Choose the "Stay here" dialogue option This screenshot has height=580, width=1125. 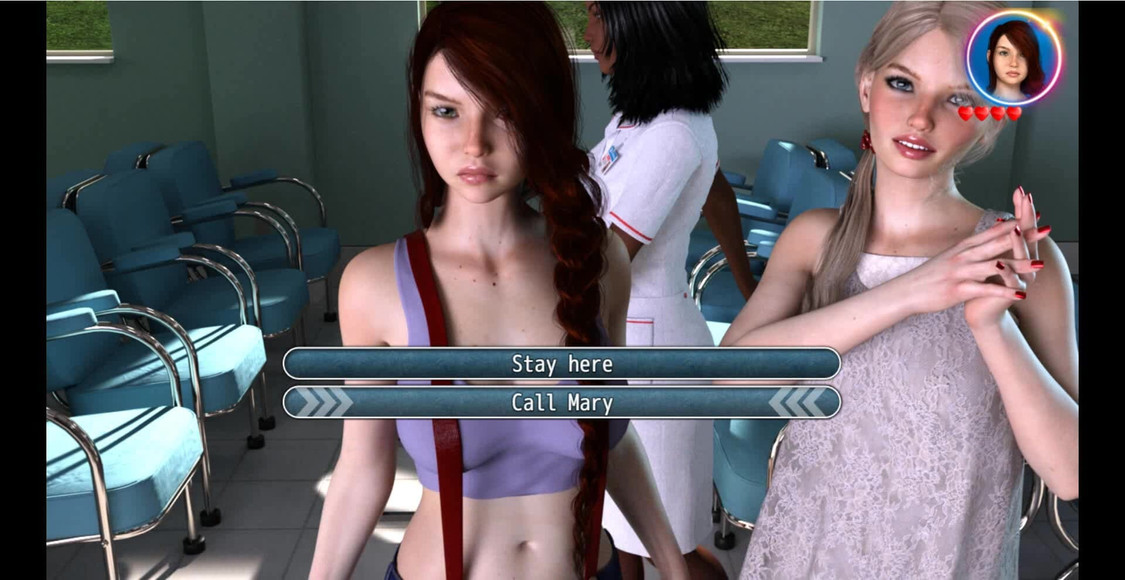click(561, 363)
